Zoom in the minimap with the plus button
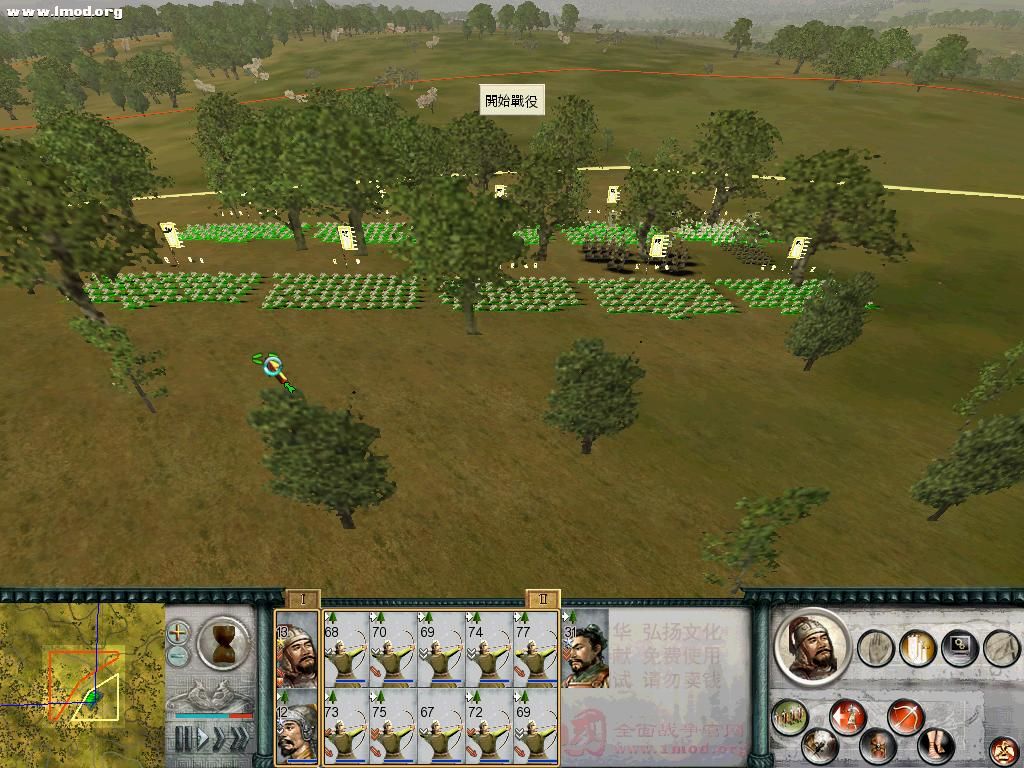Viewport: 1024px width, 768px height. click(x=177, y=632)
